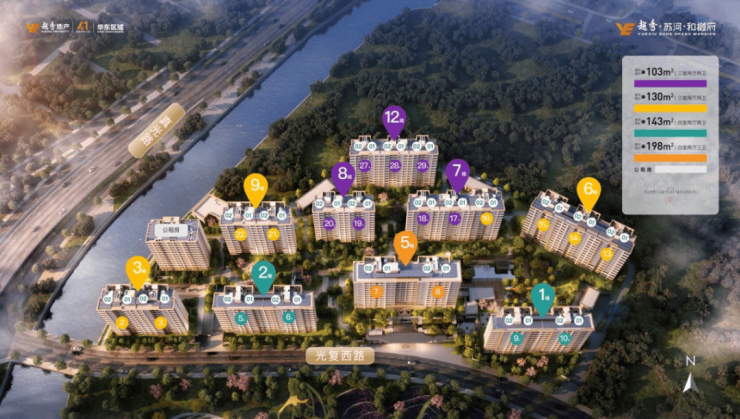This screenshot has width=740, height=419.
Task: Select the purple building 7 map pin
Action: coord(458,174)
